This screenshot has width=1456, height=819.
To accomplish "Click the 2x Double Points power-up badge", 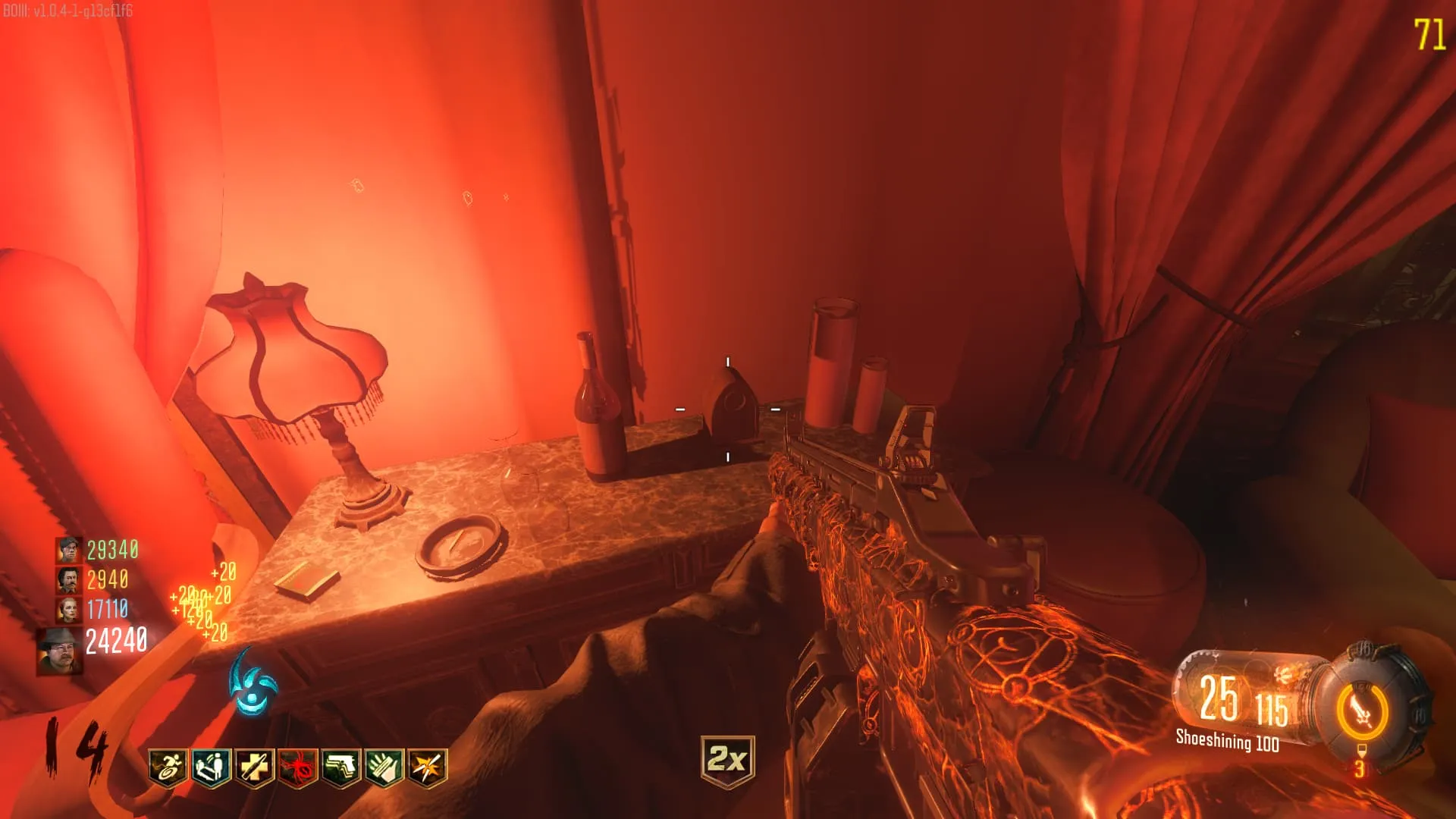I will coord(727,760).
